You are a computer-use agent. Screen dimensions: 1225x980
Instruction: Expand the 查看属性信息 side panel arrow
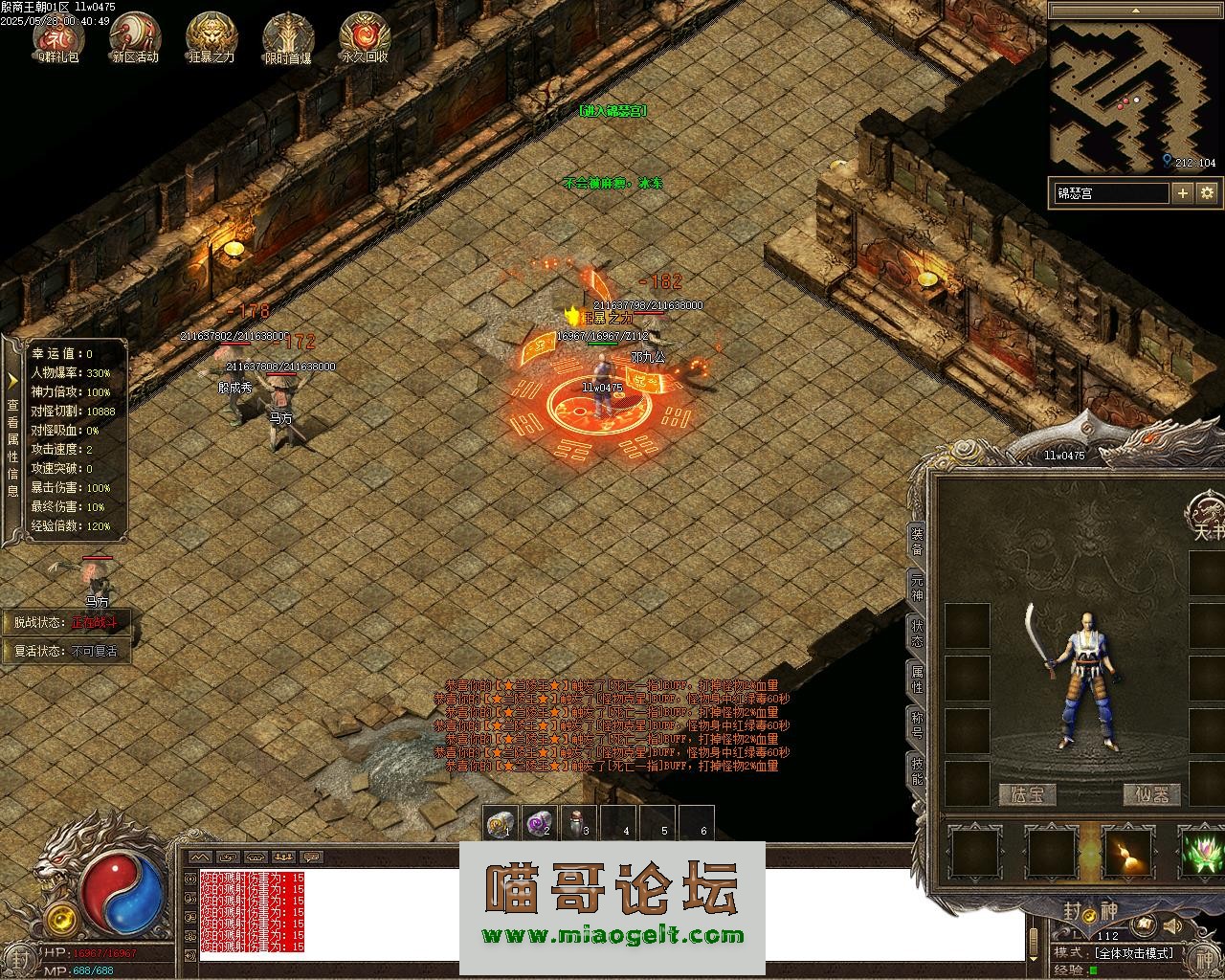tap(13, 380)
